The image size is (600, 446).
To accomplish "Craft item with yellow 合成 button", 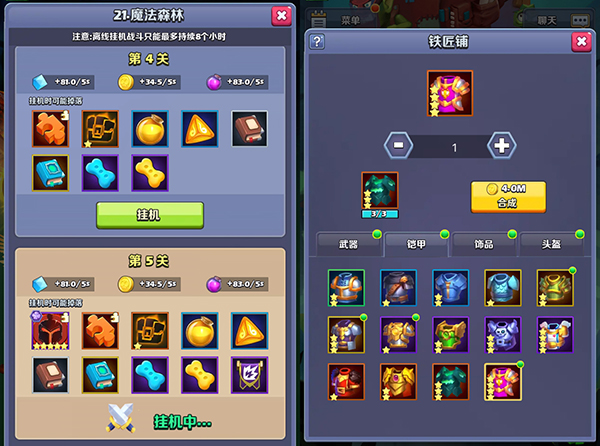I will [508, 195].
